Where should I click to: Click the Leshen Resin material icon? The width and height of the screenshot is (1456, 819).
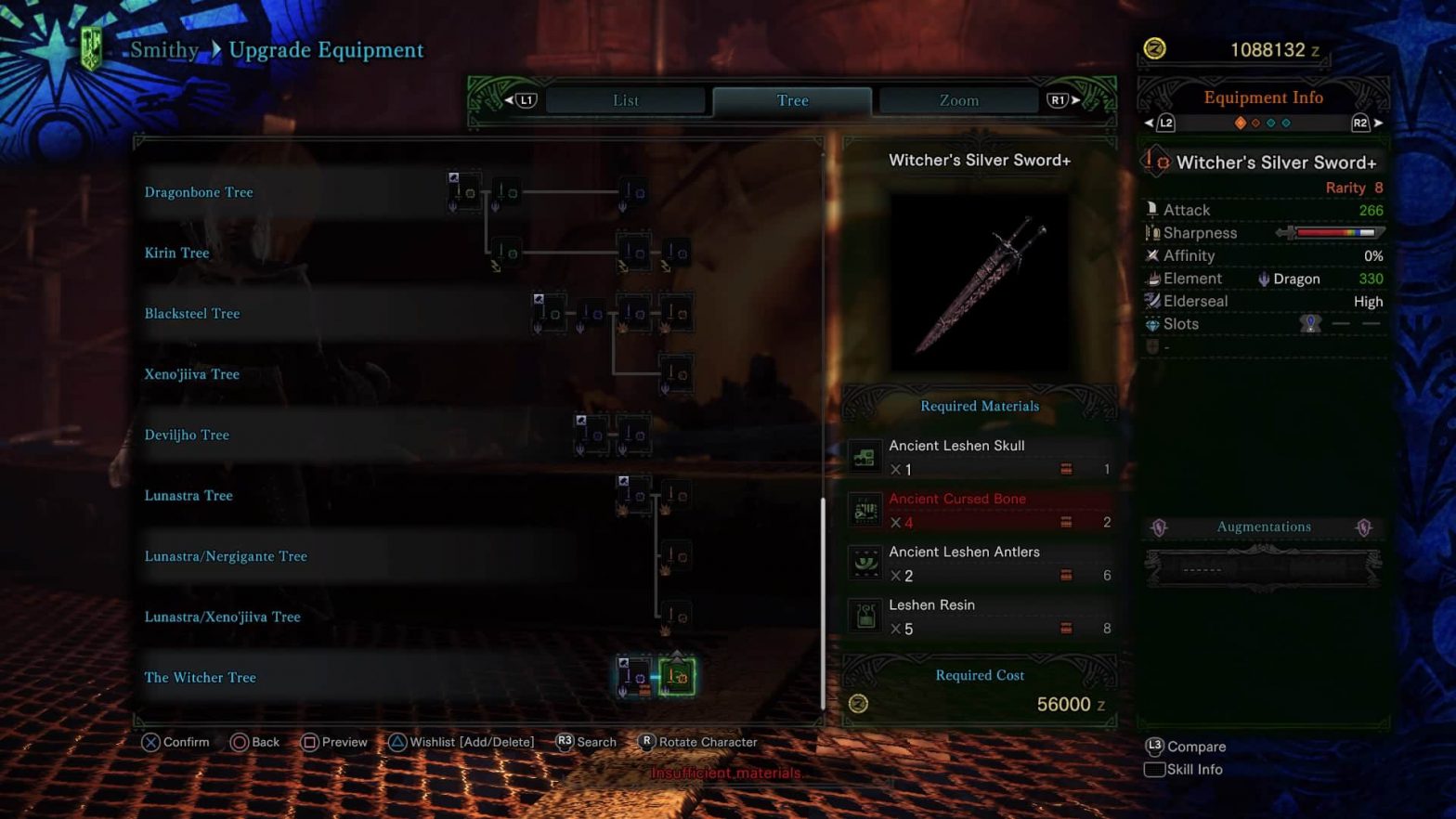864,616
